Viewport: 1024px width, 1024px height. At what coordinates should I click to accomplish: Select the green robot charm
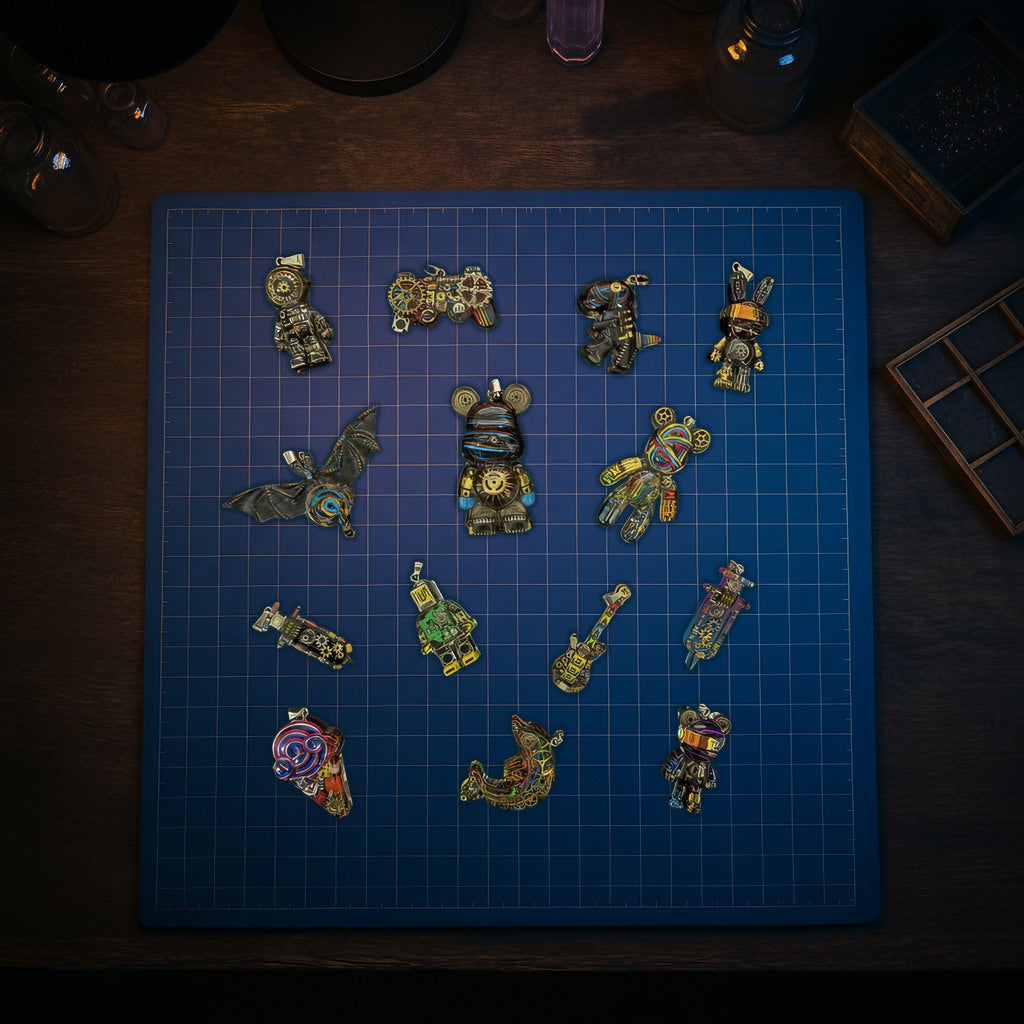[x=442, y=622]
